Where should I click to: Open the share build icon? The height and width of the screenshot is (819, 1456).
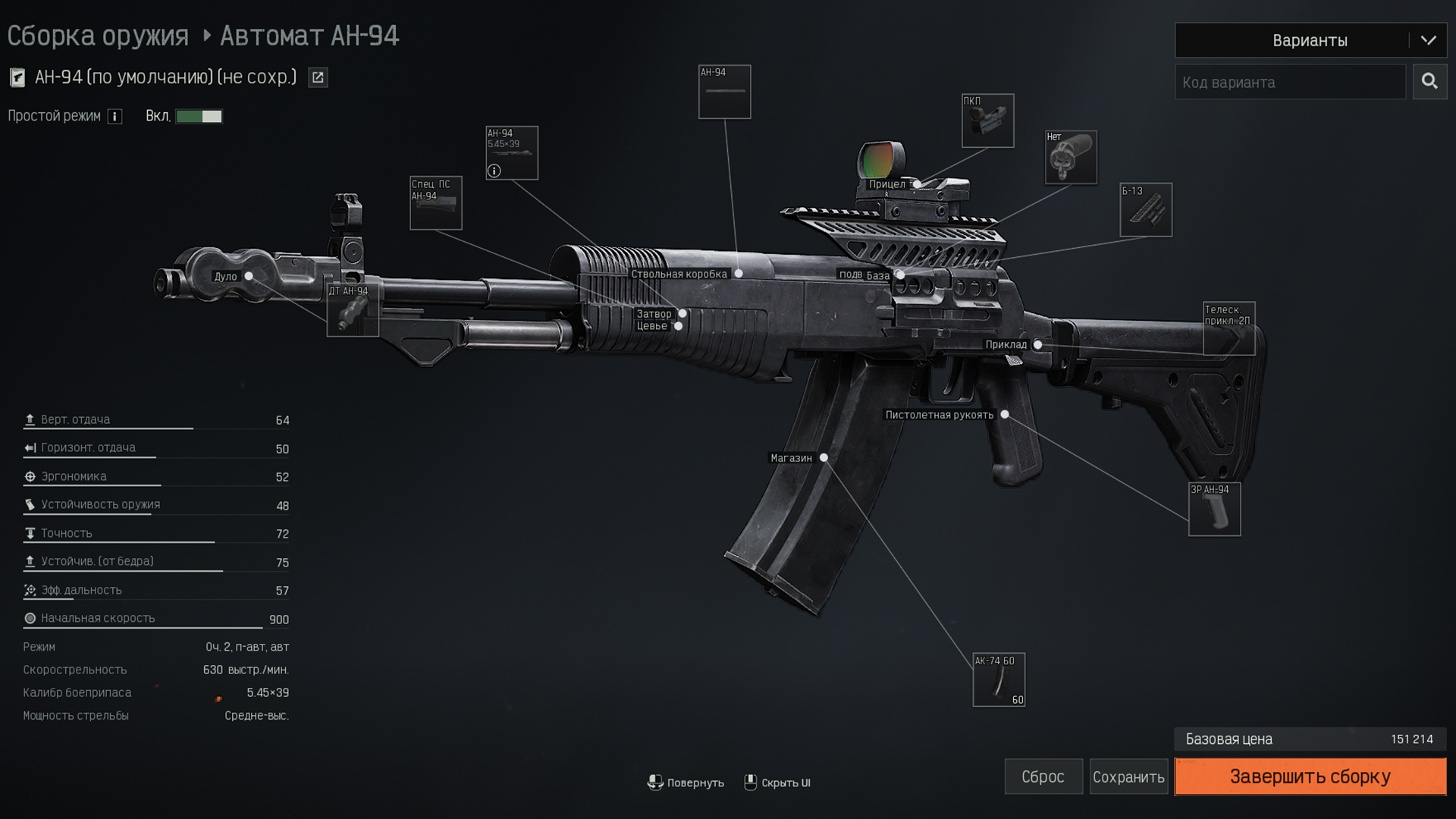click(318, 77)
